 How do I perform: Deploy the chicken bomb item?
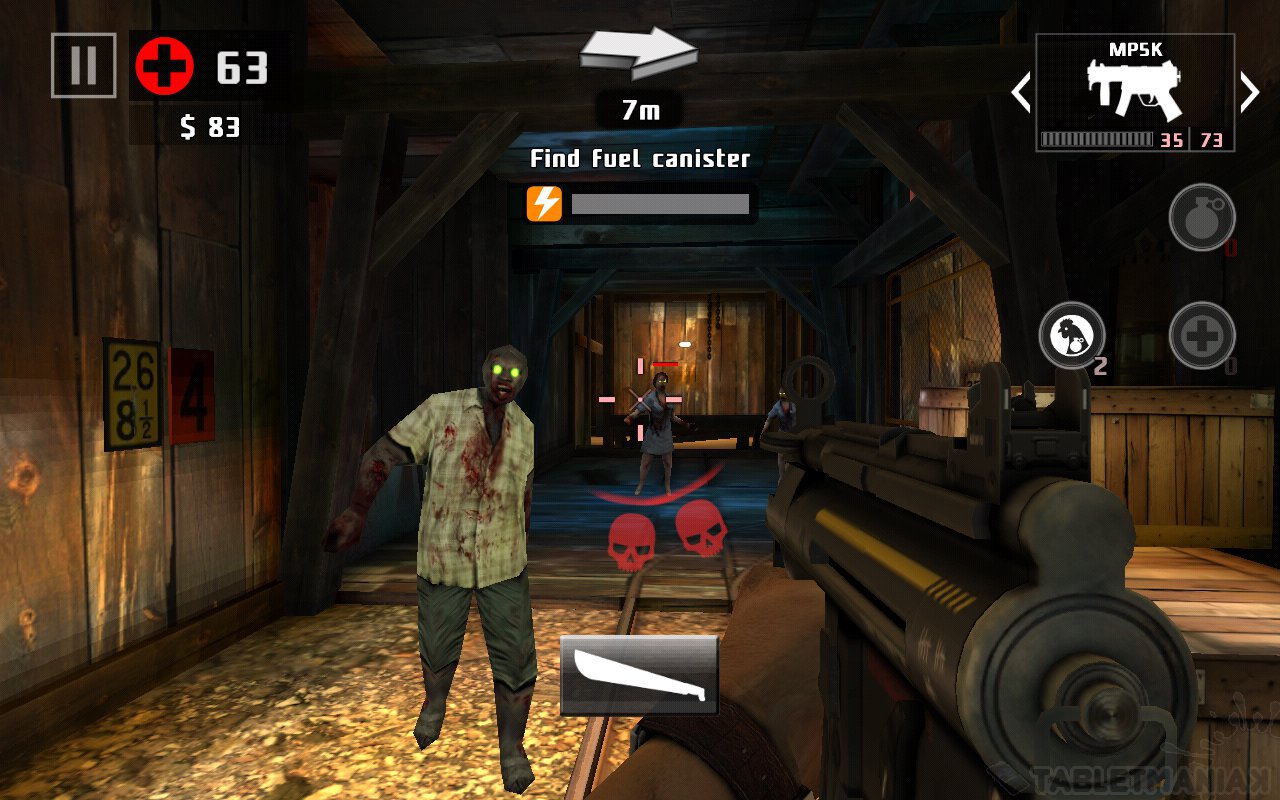(1072, 335)
